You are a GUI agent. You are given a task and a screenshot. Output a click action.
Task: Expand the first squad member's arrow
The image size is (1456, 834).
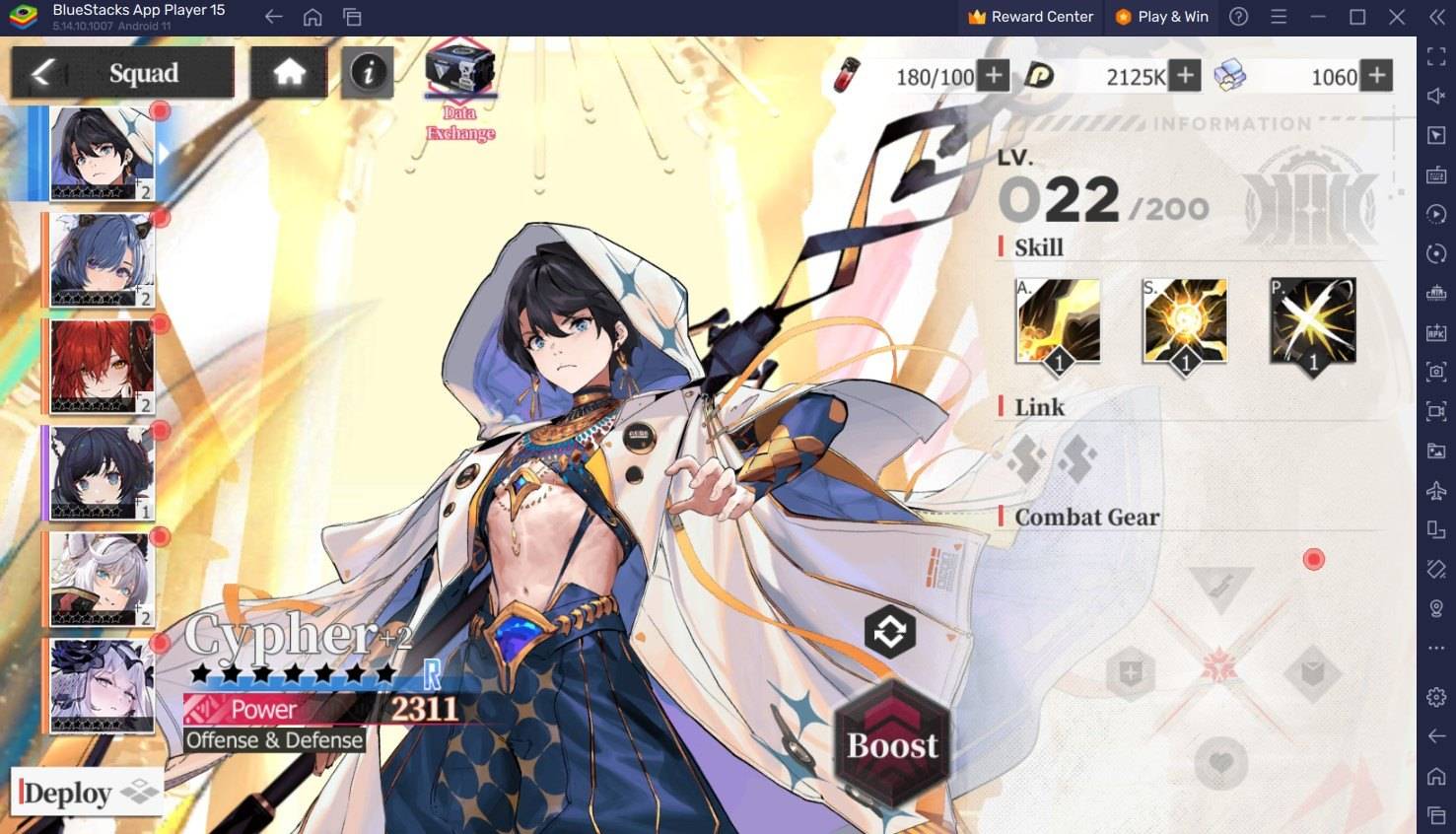tap(162, 153)
